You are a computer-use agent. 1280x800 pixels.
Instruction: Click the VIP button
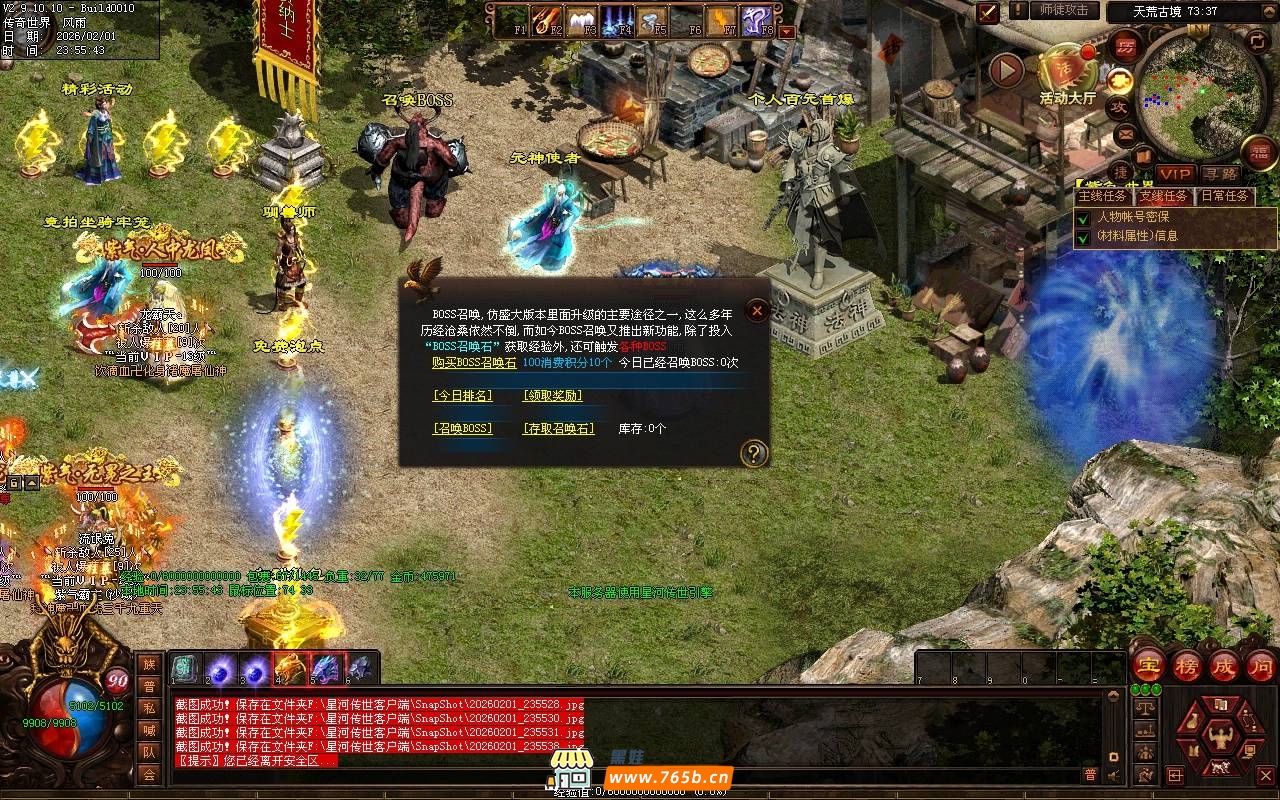pos(1175,174)
